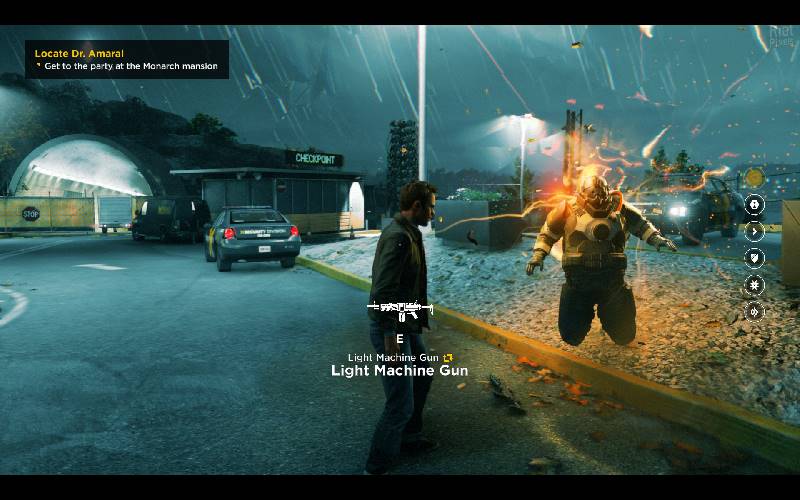The image size is (800, 500).
Task: Activate the glowing yellow time power orb
Action: [756, 176]
